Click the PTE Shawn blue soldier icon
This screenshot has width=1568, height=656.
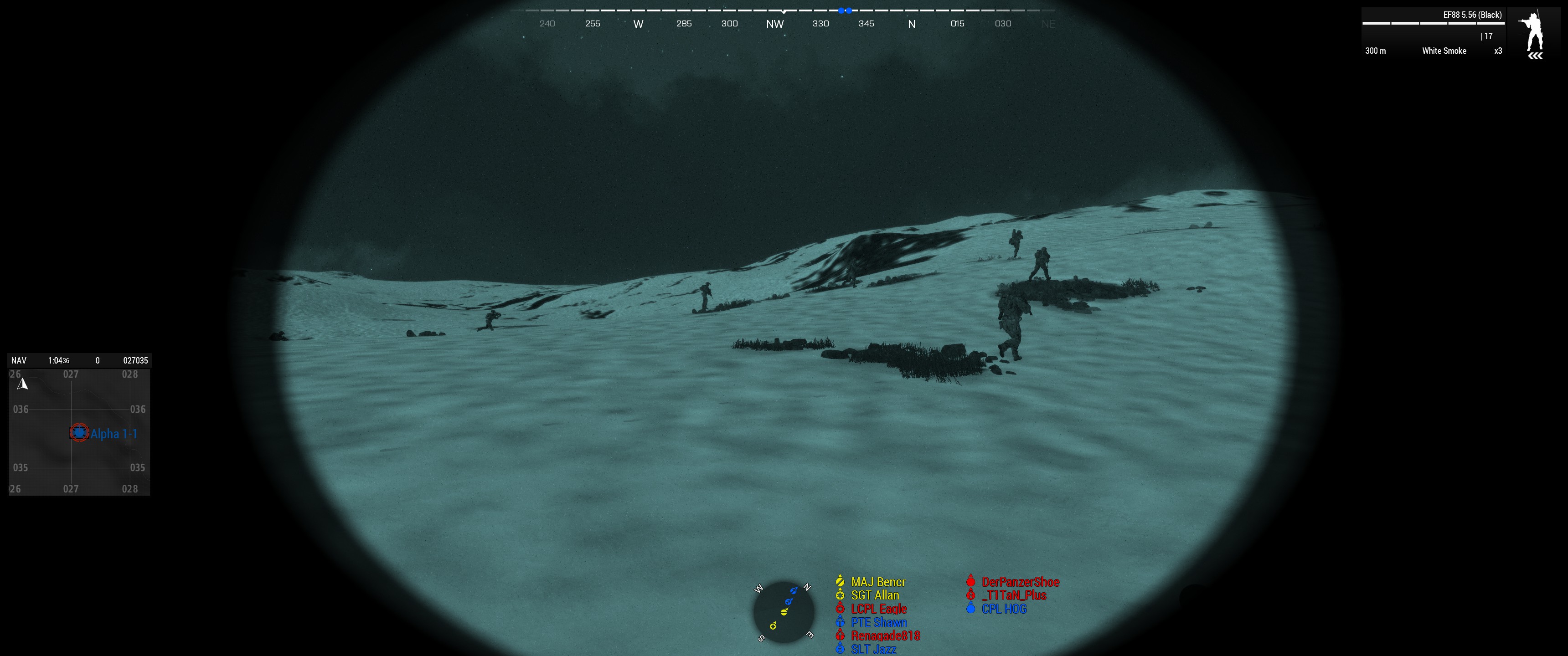(840, 622)
